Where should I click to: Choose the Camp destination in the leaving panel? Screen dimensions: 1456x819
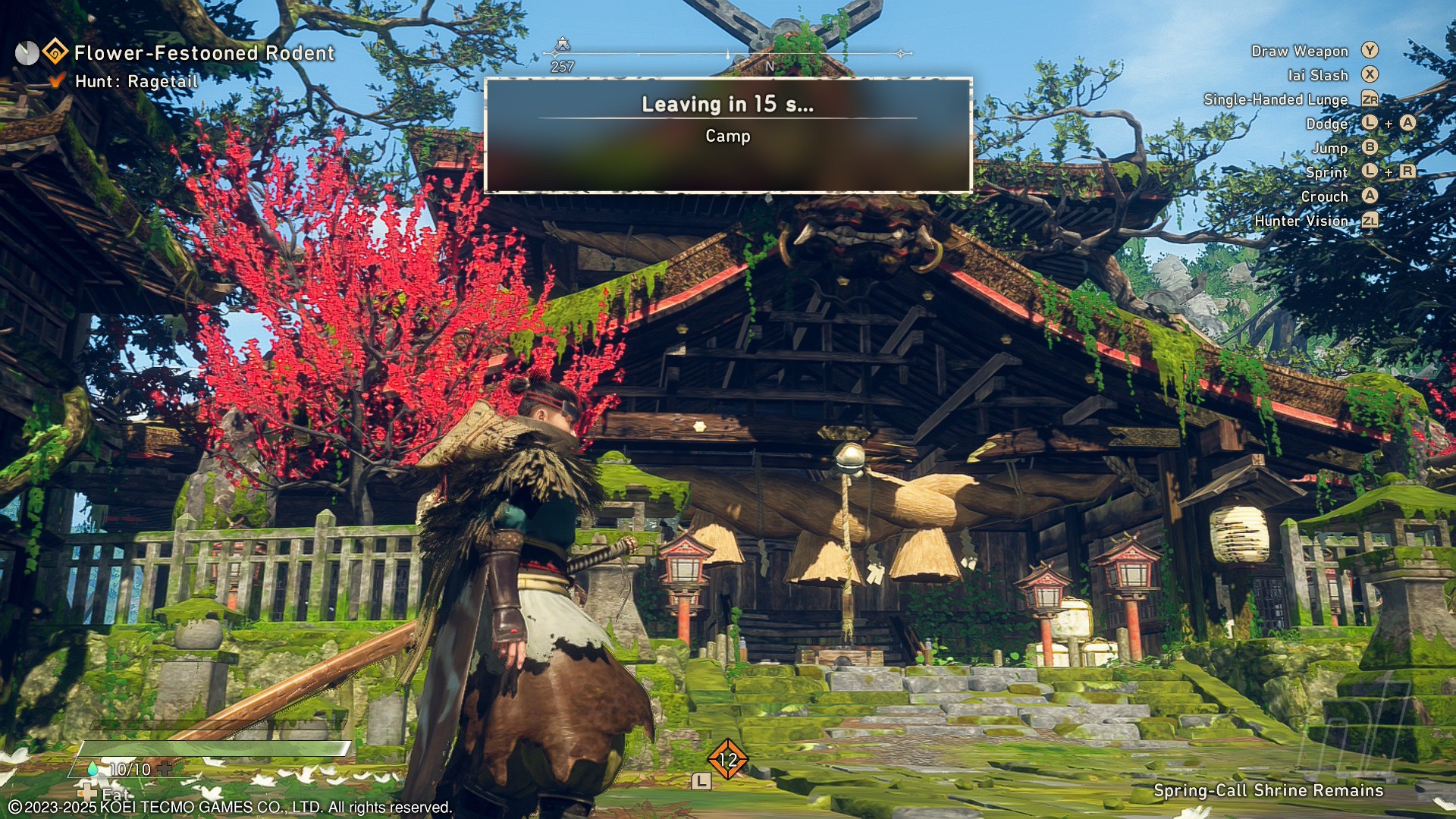[727, 136]
